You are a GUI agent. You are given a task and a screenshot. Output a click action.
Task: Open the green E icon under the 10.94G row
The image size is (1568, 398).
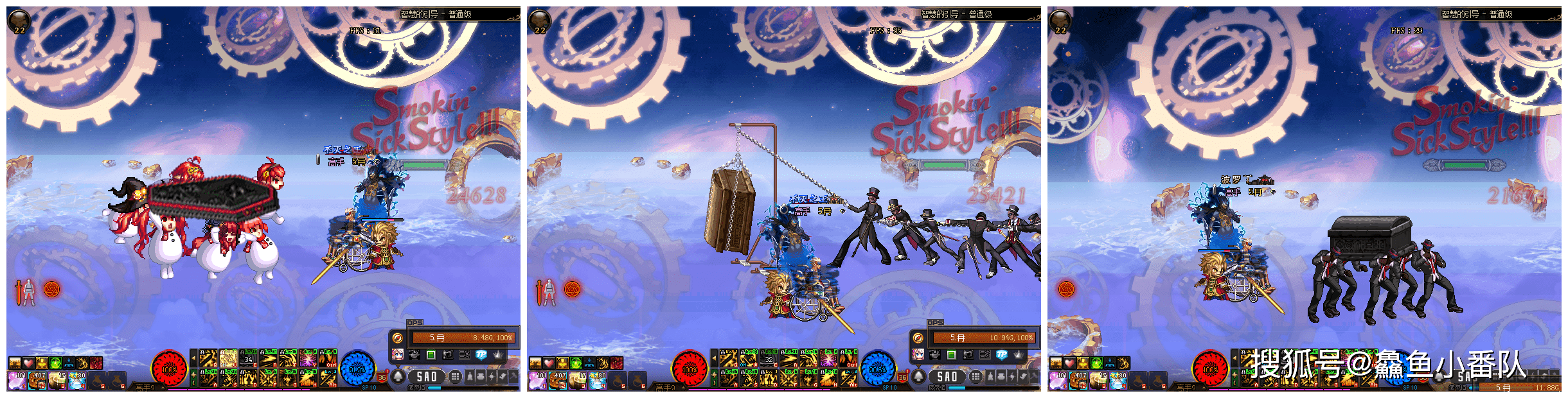tap(952, 354)
